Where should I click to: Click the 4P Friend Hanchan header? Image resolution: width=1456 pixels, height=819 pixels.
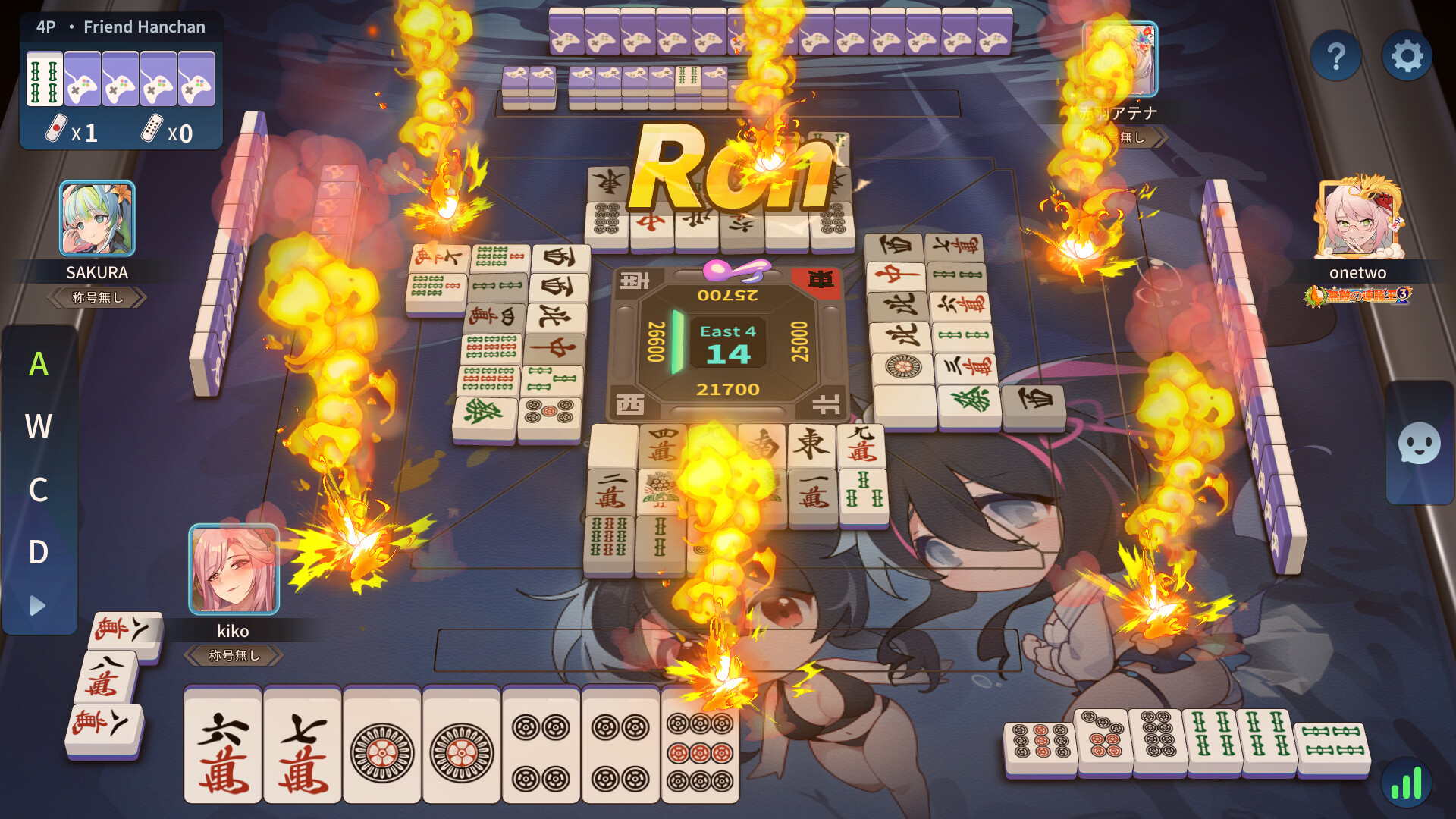pyautogui.click(x=119, y=26)
